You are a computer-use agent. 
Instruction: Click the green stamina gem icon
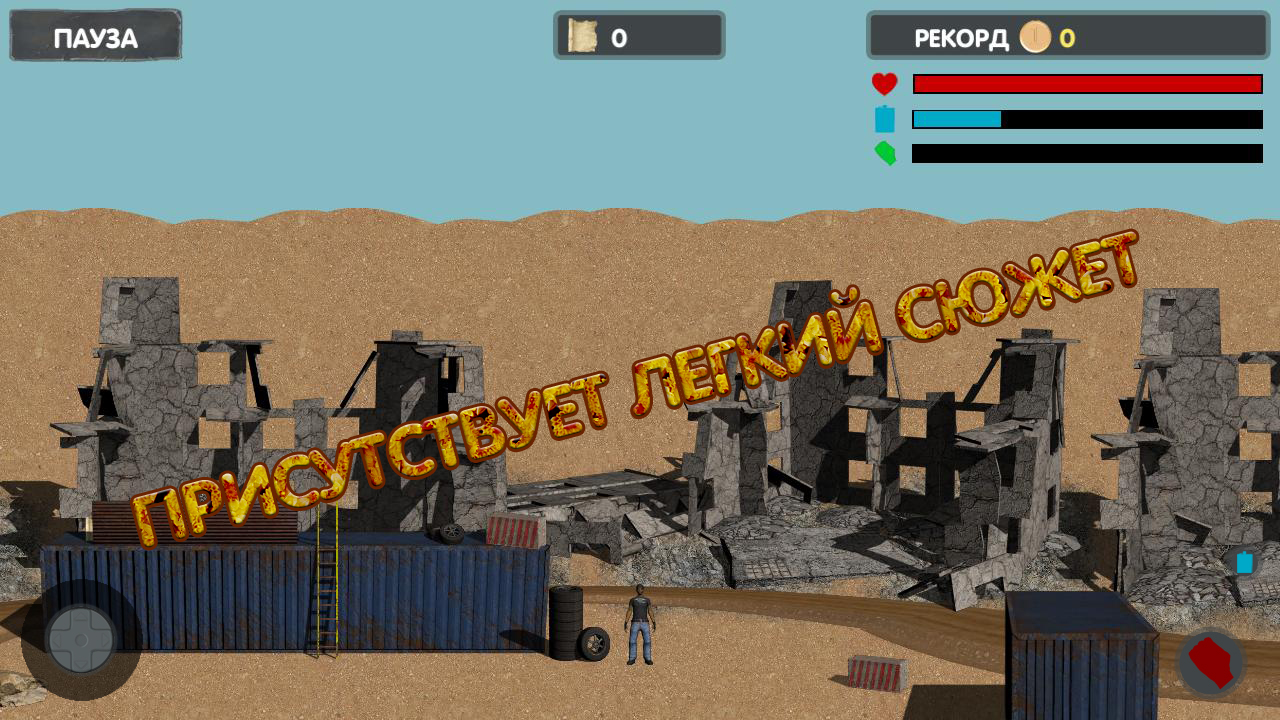pyautogui.click(x=885, y=155)
